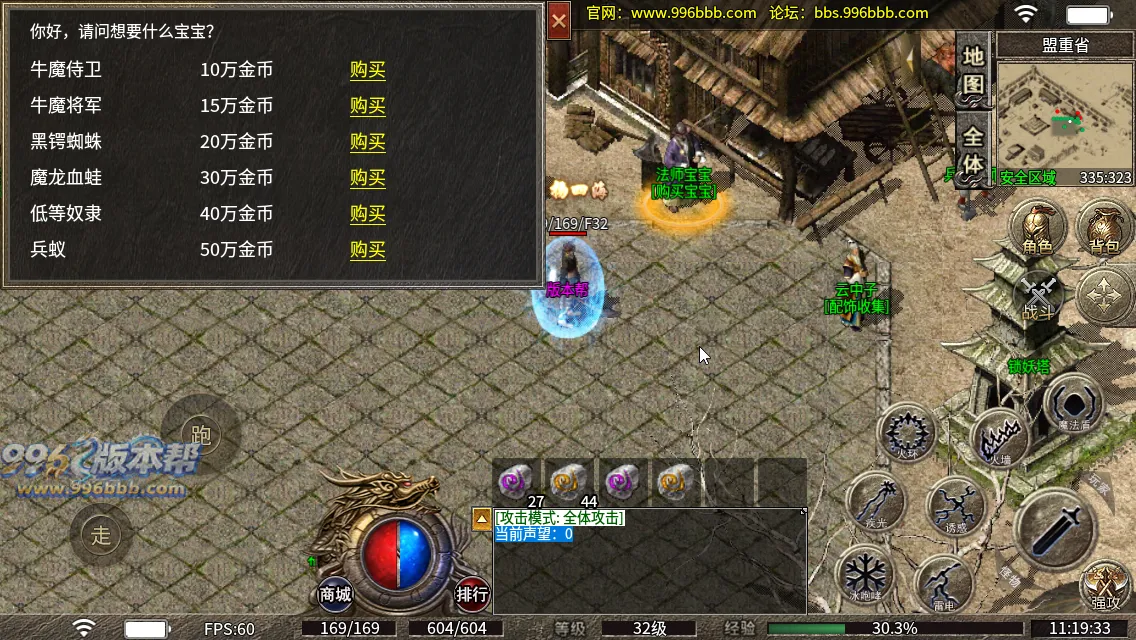Purchase the 魔龙血蛙 pet
Viewport: 1136px width, 640px height.
tap(367, 178)
